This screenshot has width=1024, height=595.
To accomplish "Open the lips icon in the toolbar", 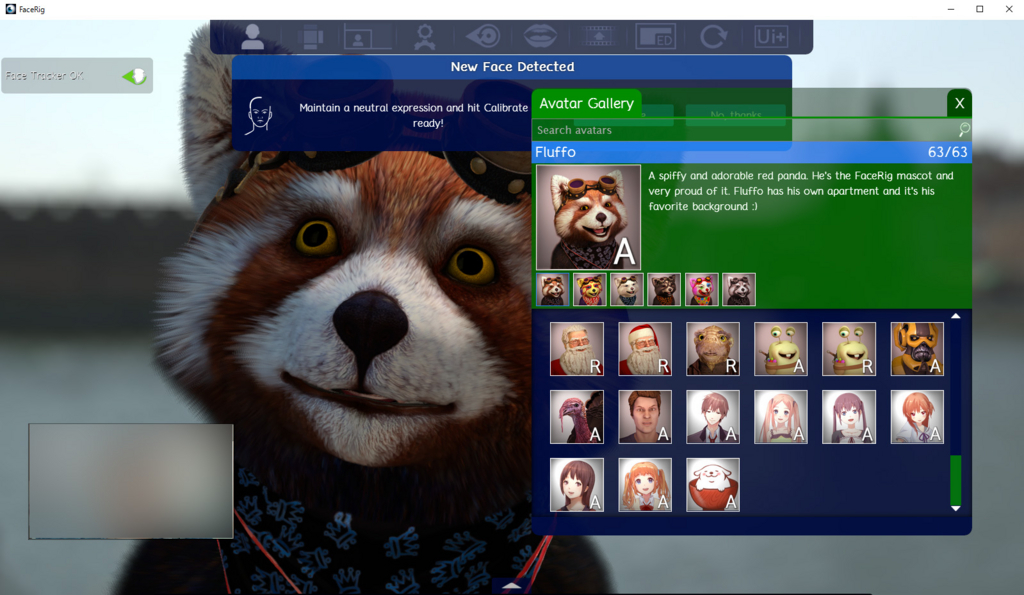I will click(x=541, y=37).
